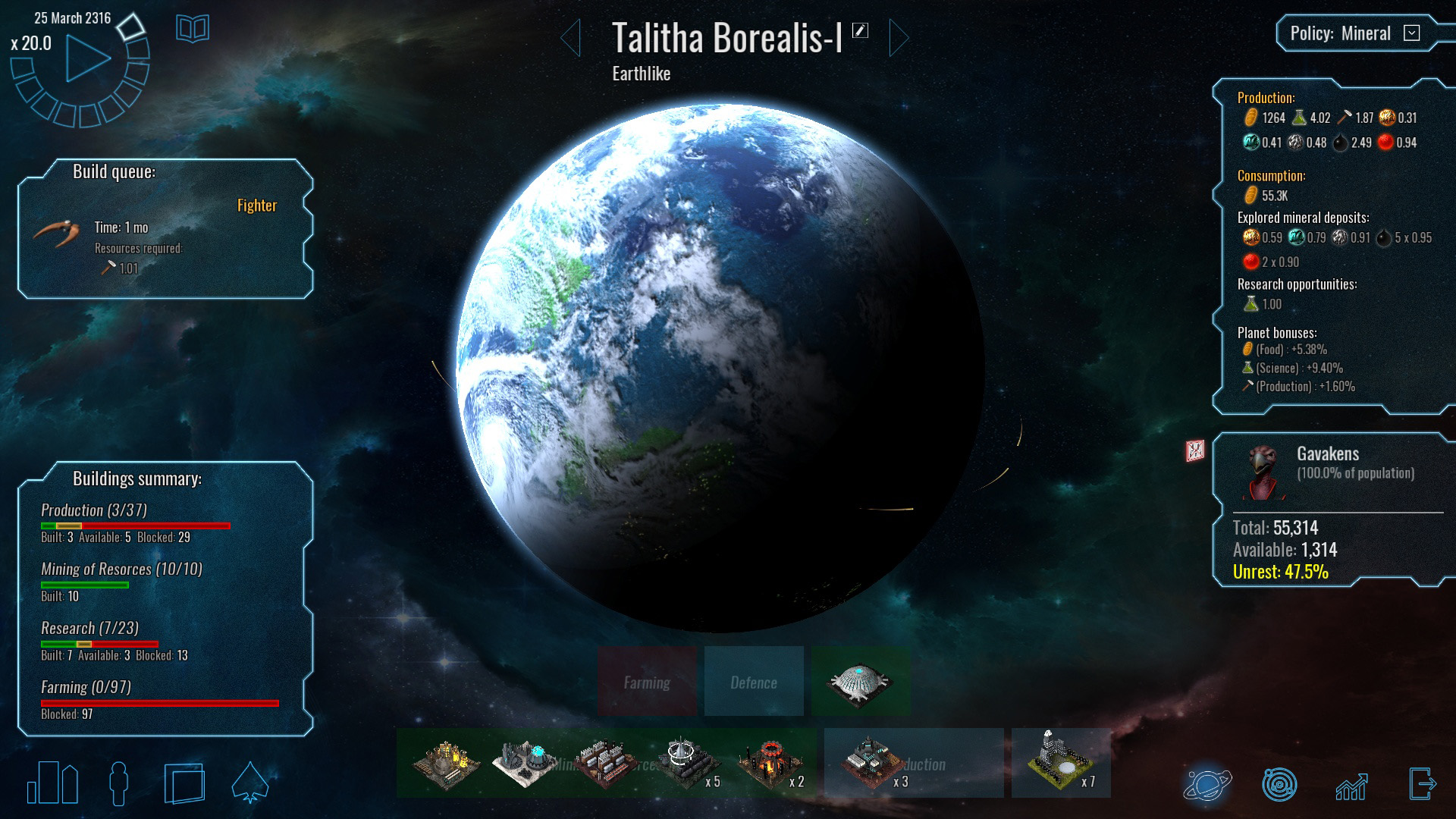
Task: Switch to the Farming tab
Action: tap(647, 681)
